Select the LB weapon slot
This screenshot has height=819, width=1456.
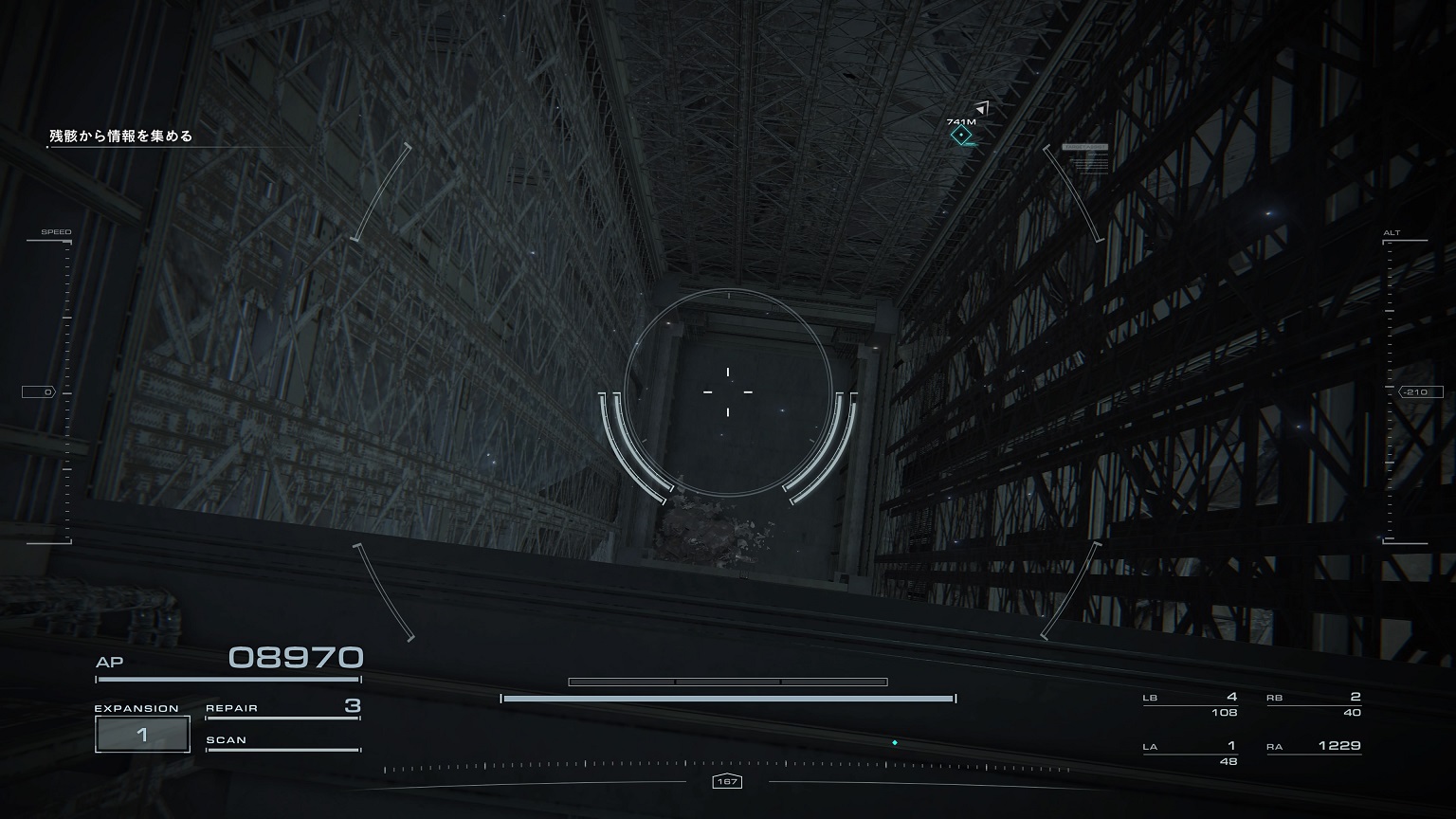pos(1191,704)
